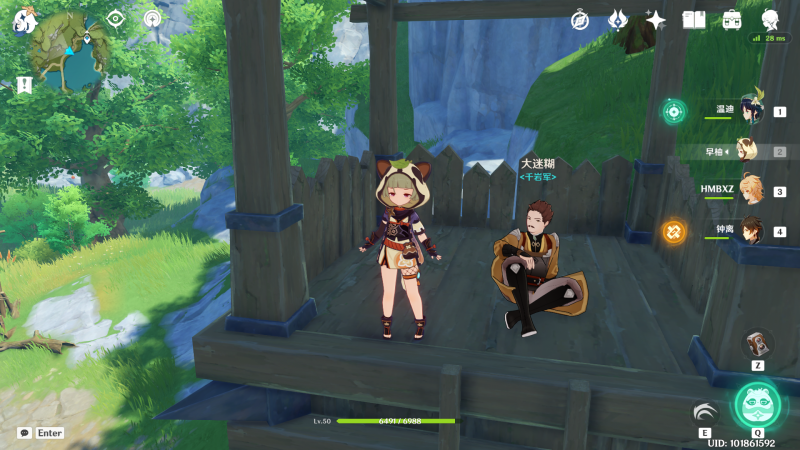The height and width of the screenshot is (450, 800).
Task: Select party member 早柚
Action: pos(746,152)
